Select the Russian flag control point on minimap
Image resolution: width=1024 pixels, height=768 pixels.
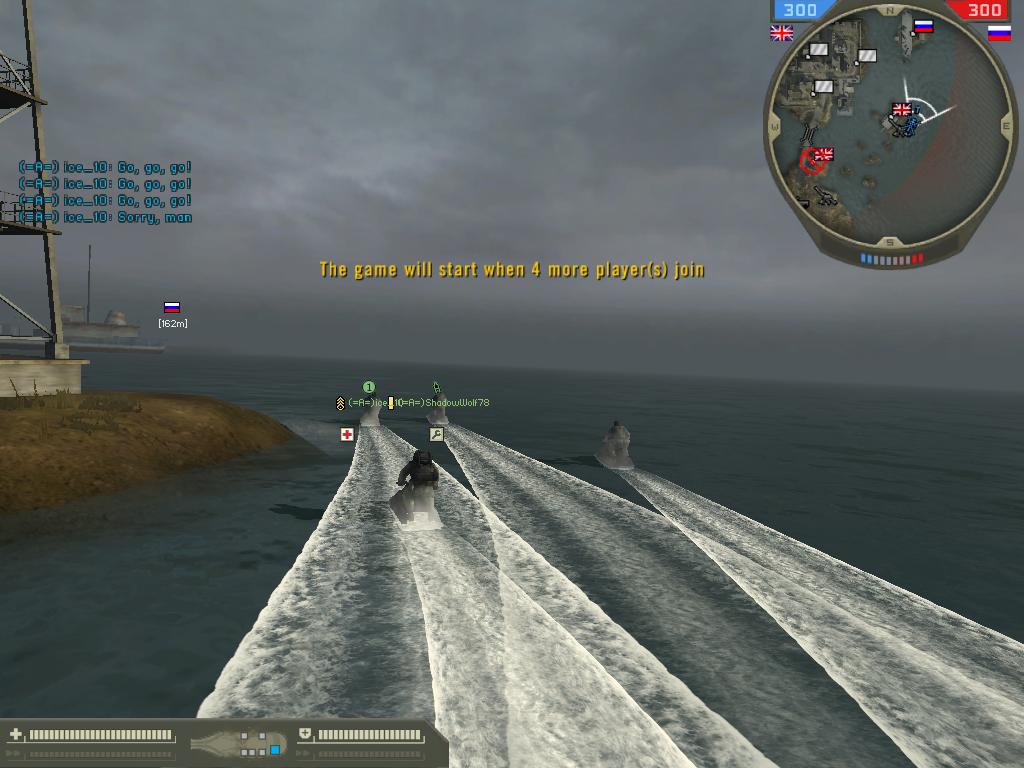click(924, 27)
